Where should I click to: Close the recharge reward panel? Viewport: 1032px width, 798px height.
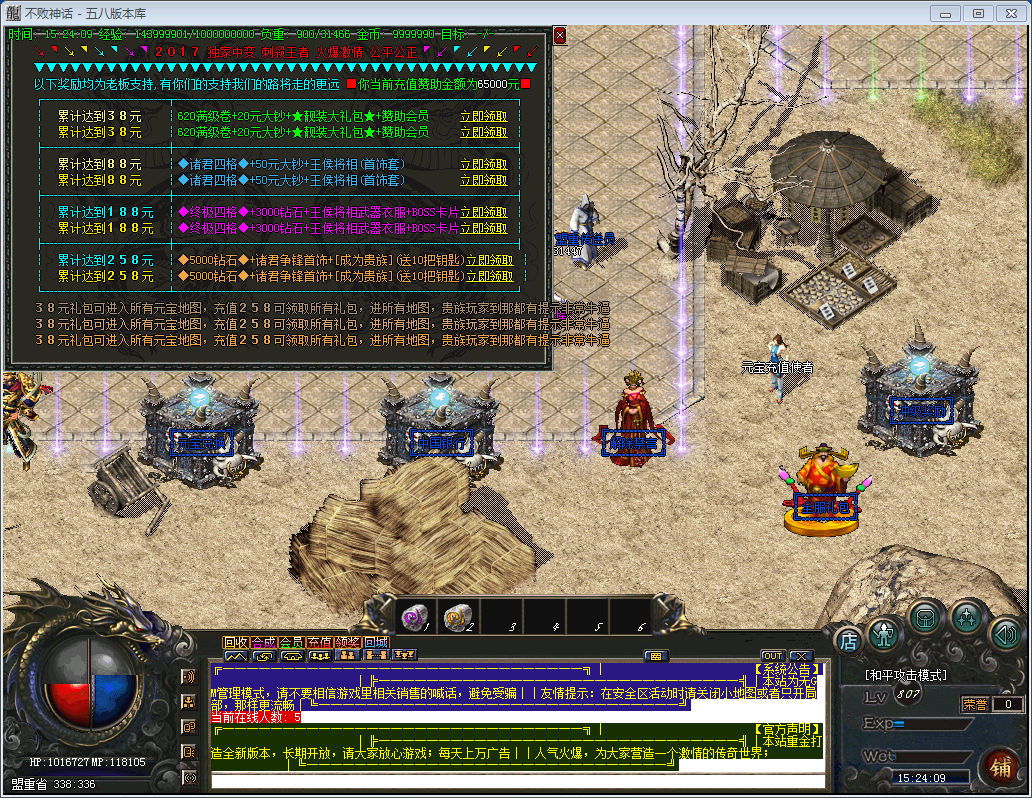coord(560,35)
